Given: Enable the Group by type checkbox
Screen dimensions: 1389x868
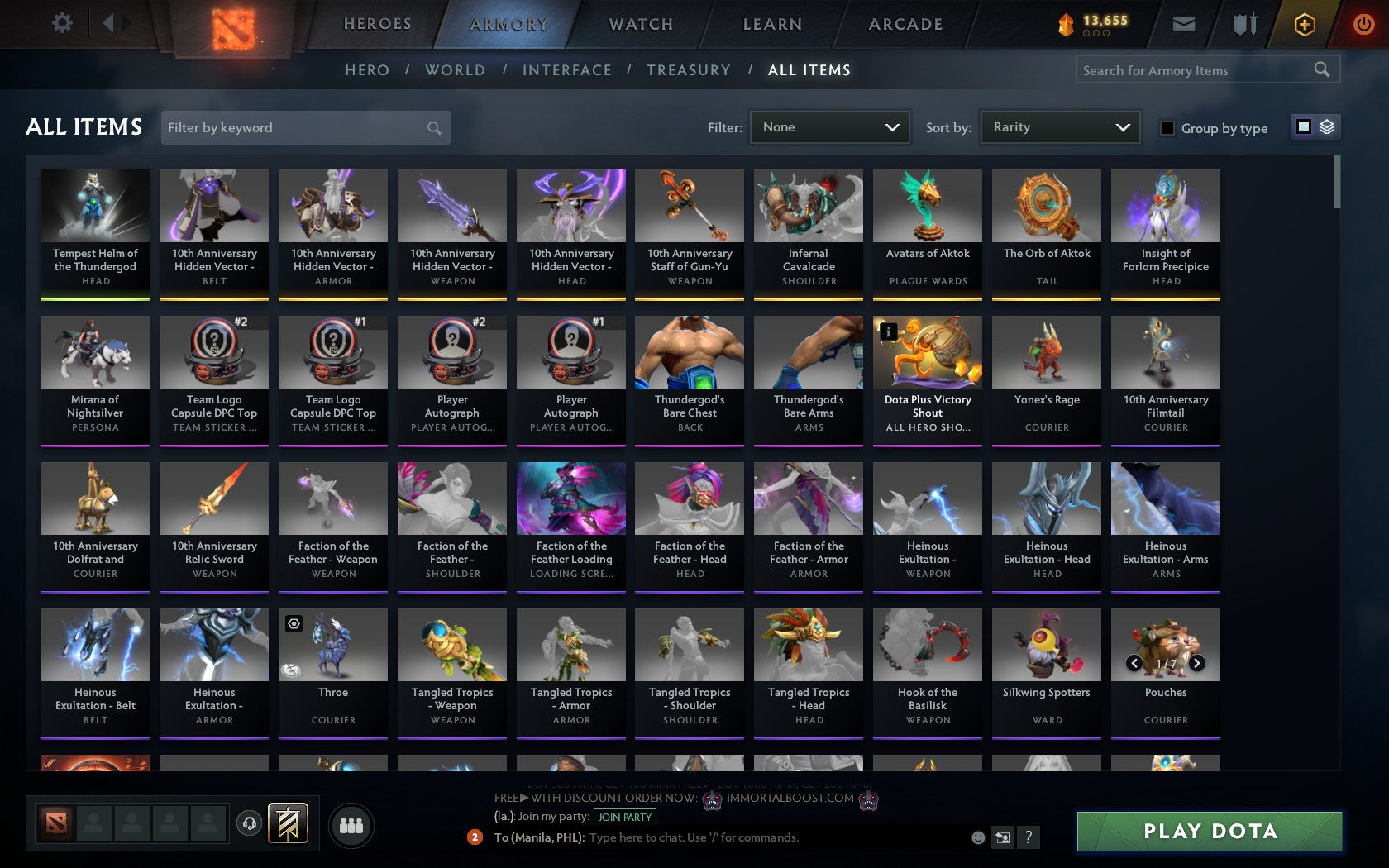Looking at the screenshot, I should [x=1166, y=128].
